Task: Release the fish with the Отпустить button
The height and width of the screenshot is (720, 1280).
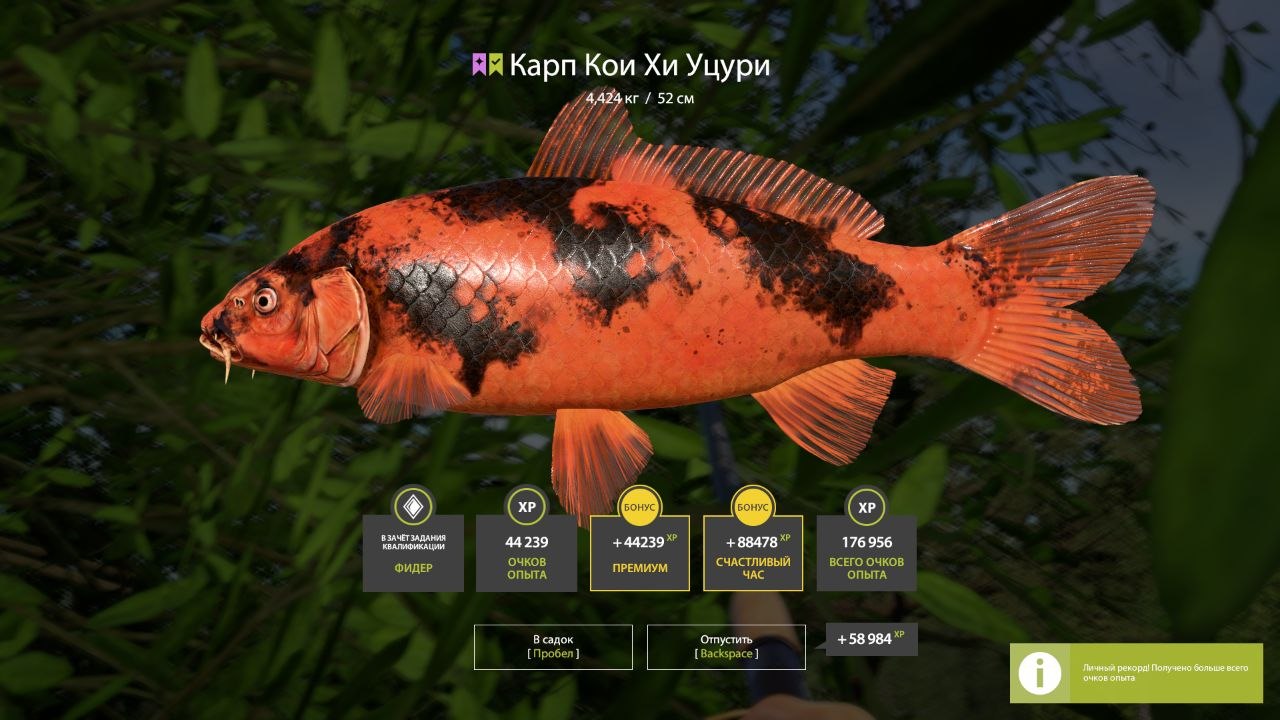Action: 726,646
